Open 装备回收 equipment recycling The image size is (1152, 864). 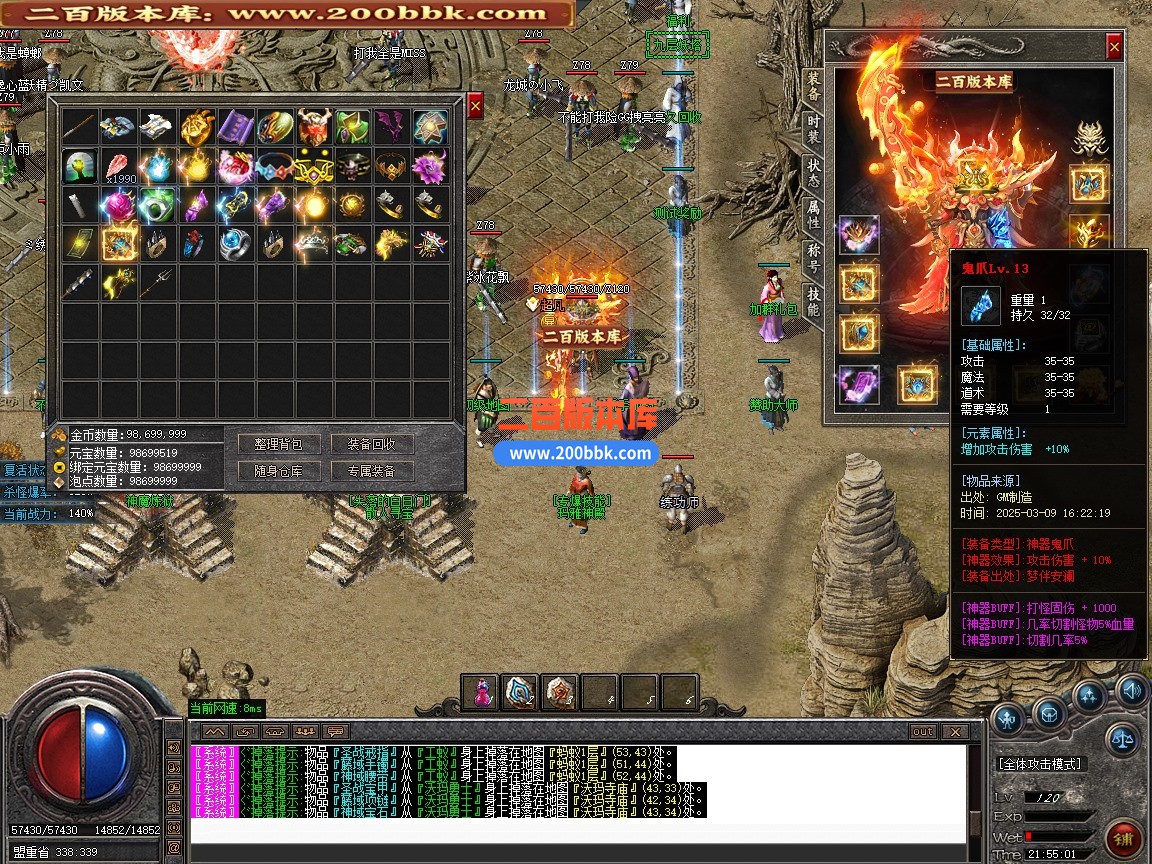click(x=372, y=444)
